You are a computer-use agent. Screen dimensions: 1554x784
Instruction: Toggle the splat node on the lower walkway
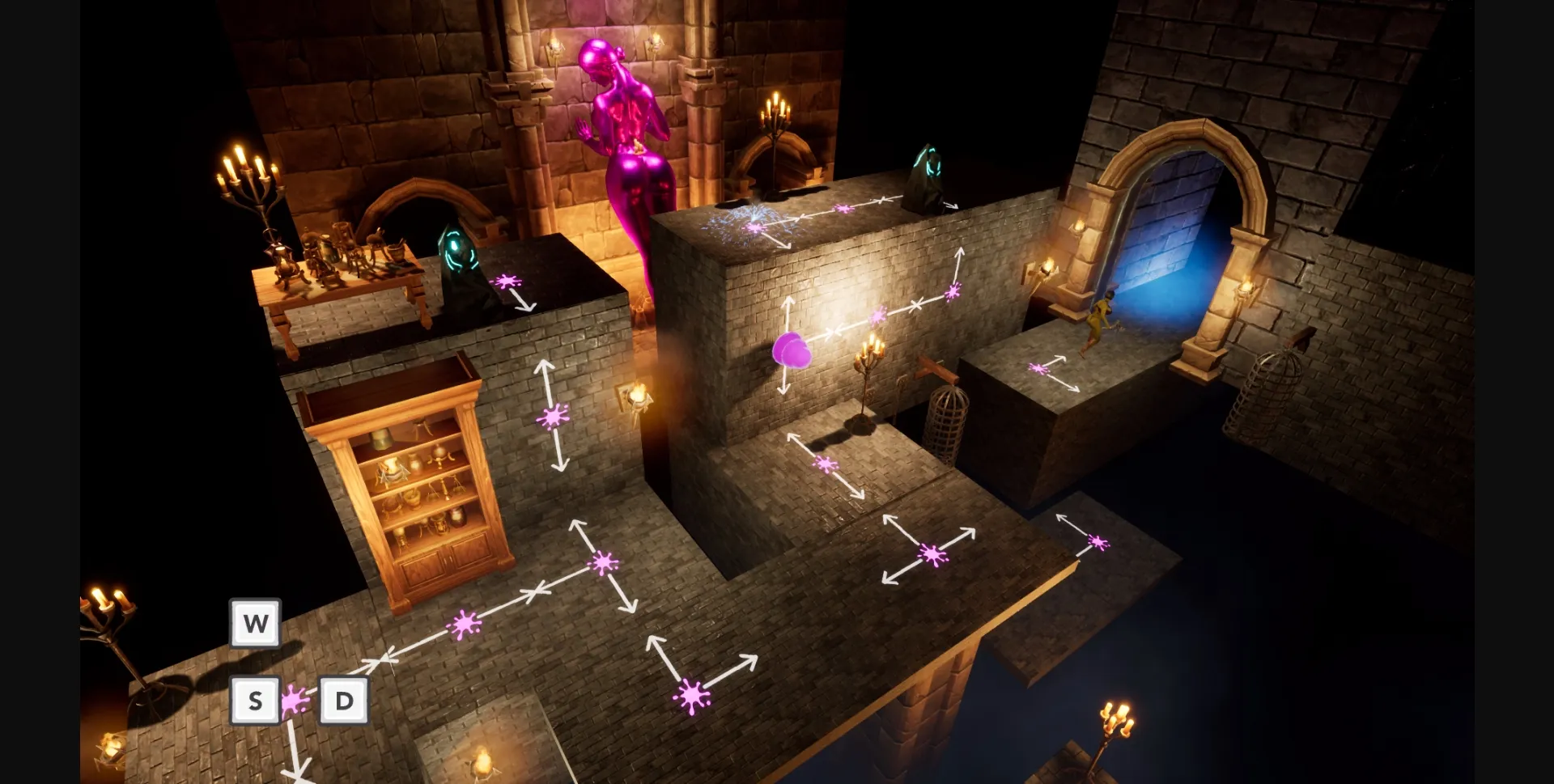692,696
